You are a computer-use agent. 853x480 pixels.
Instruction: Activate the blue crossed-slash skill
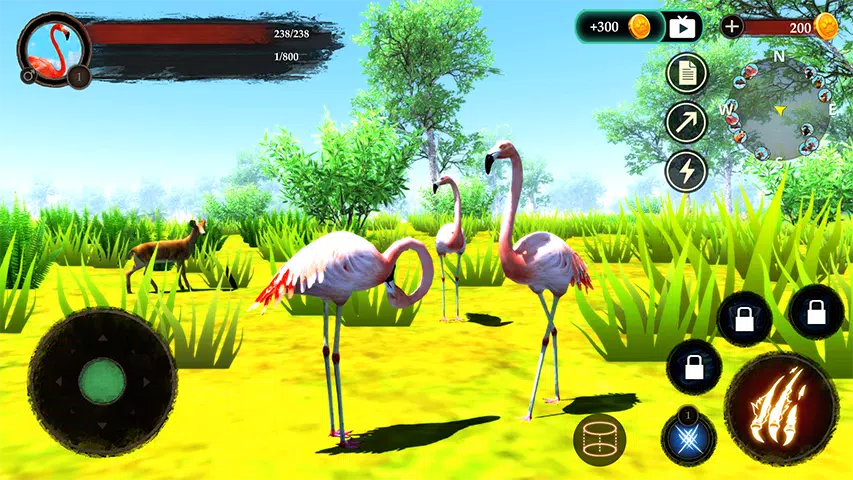click(x=688, y=437)
